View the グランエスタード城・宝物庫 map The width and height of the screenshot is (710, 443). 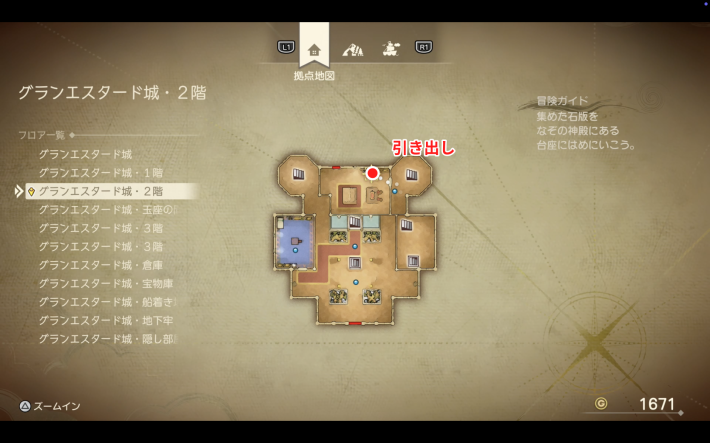(107, 283)
